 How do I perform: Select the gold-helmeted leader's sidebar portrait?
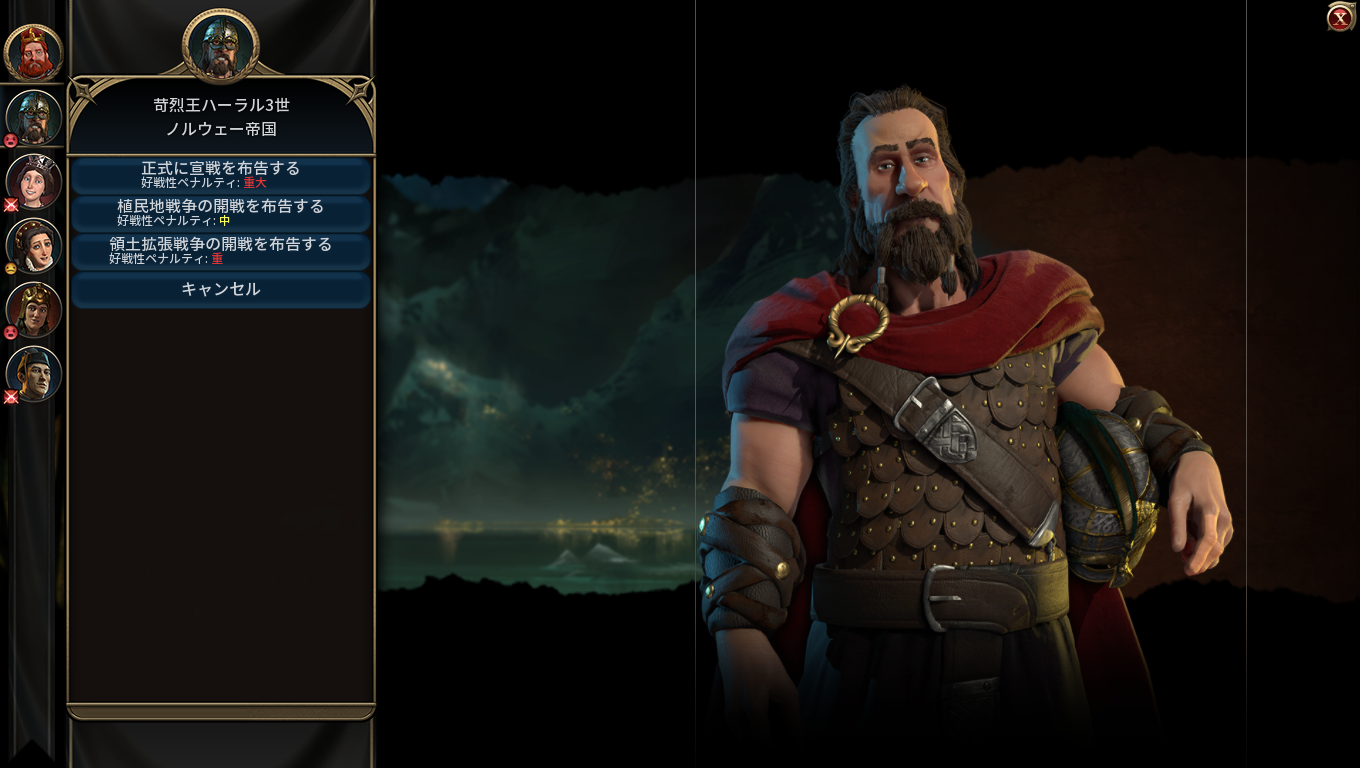[33, 310]
